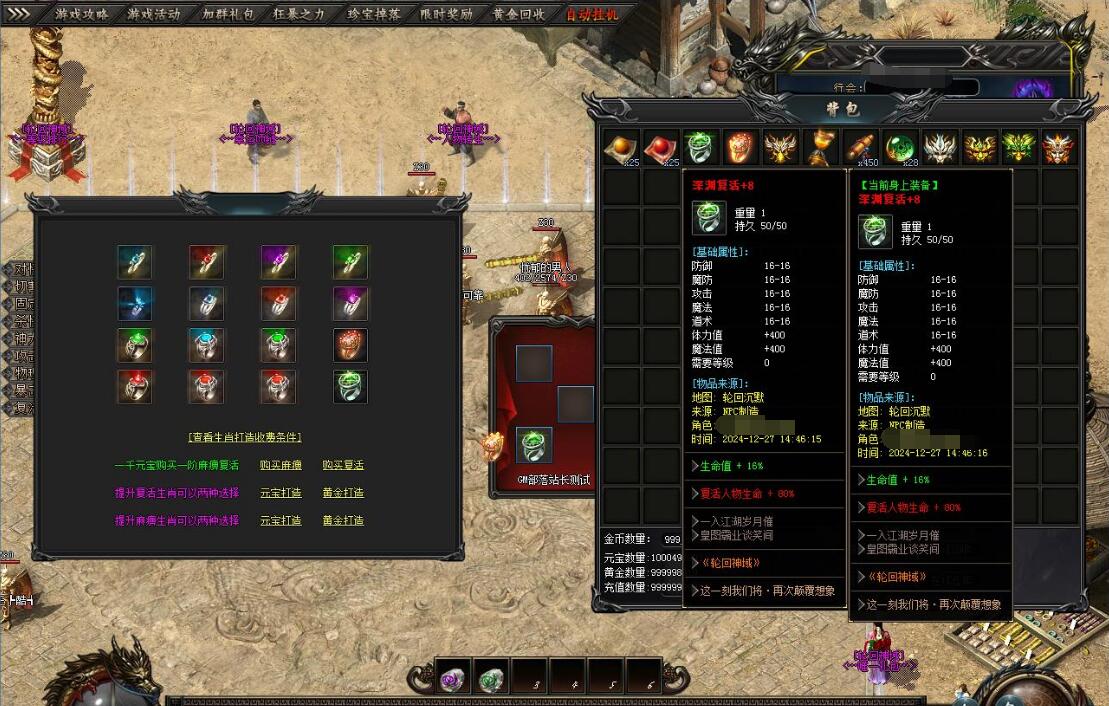
Task: Show the 珍宝掉落 treasure drops
Action: click(x=375, y=14)
